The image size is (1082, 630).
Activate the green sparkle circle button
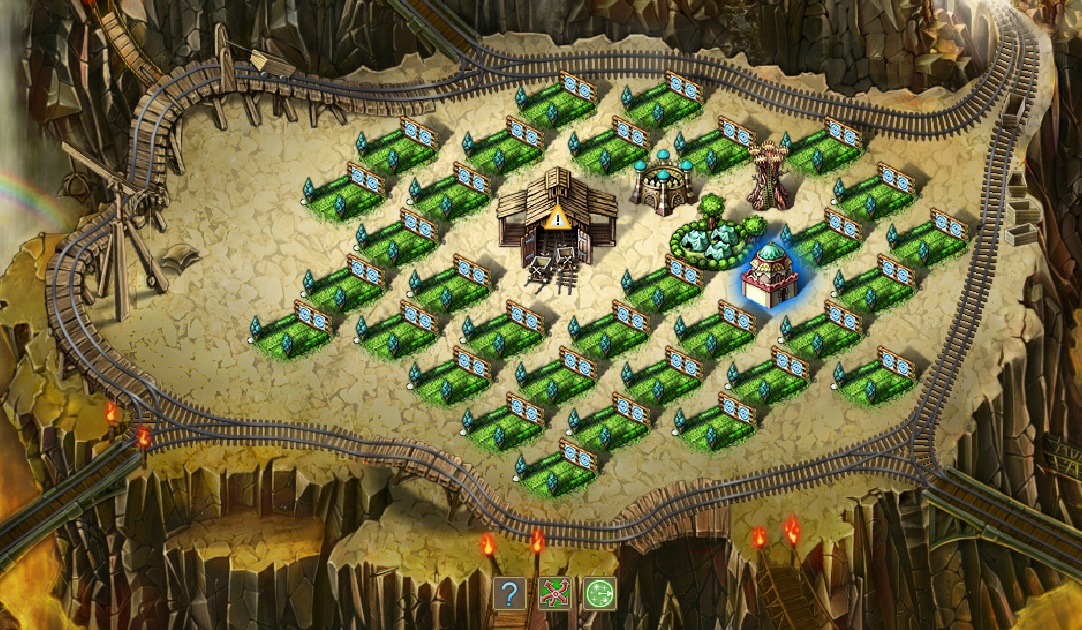pos(600,594)
